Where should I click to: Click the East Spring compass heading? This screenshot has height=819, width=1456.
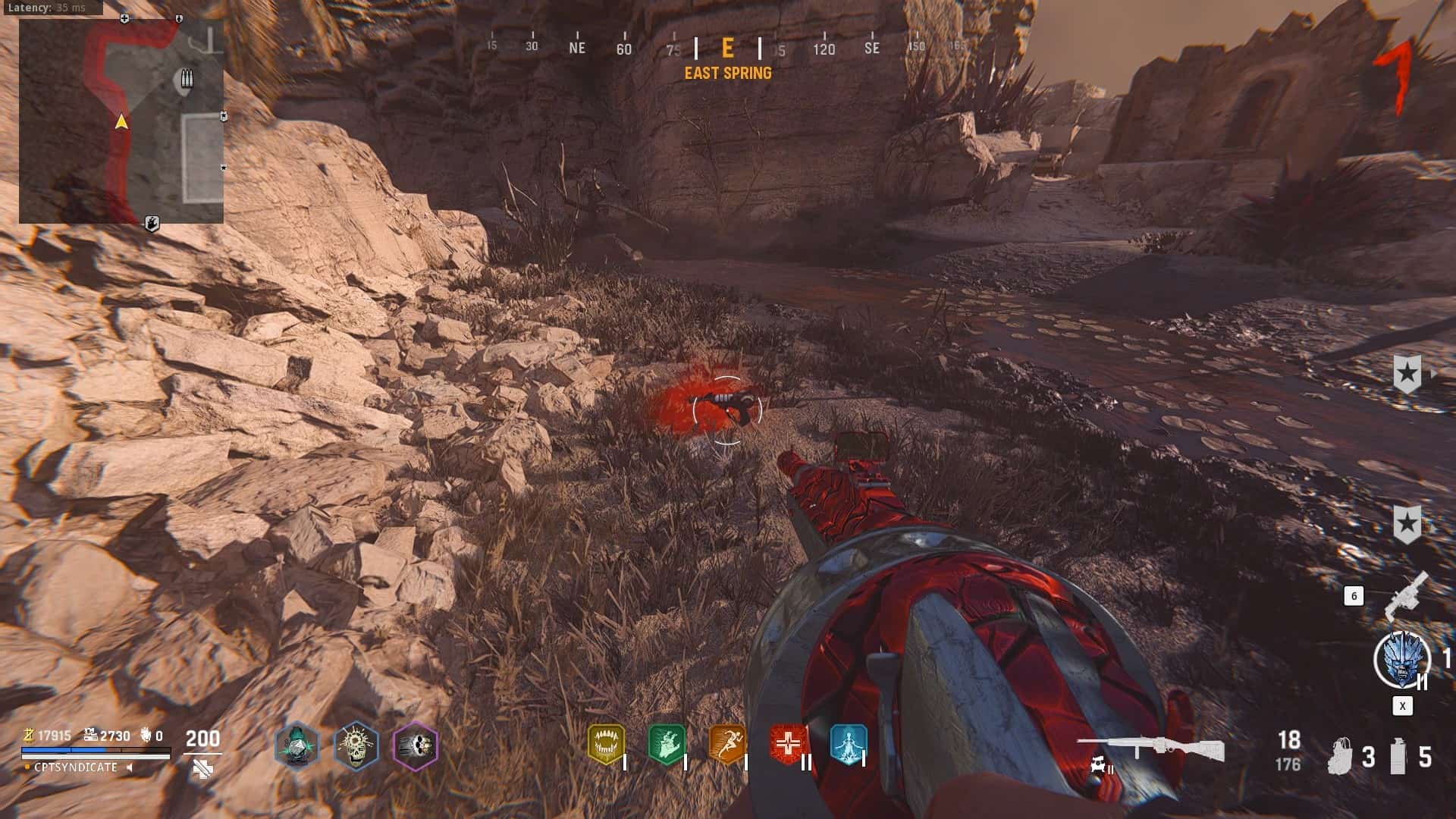click(x=727, y=73)
